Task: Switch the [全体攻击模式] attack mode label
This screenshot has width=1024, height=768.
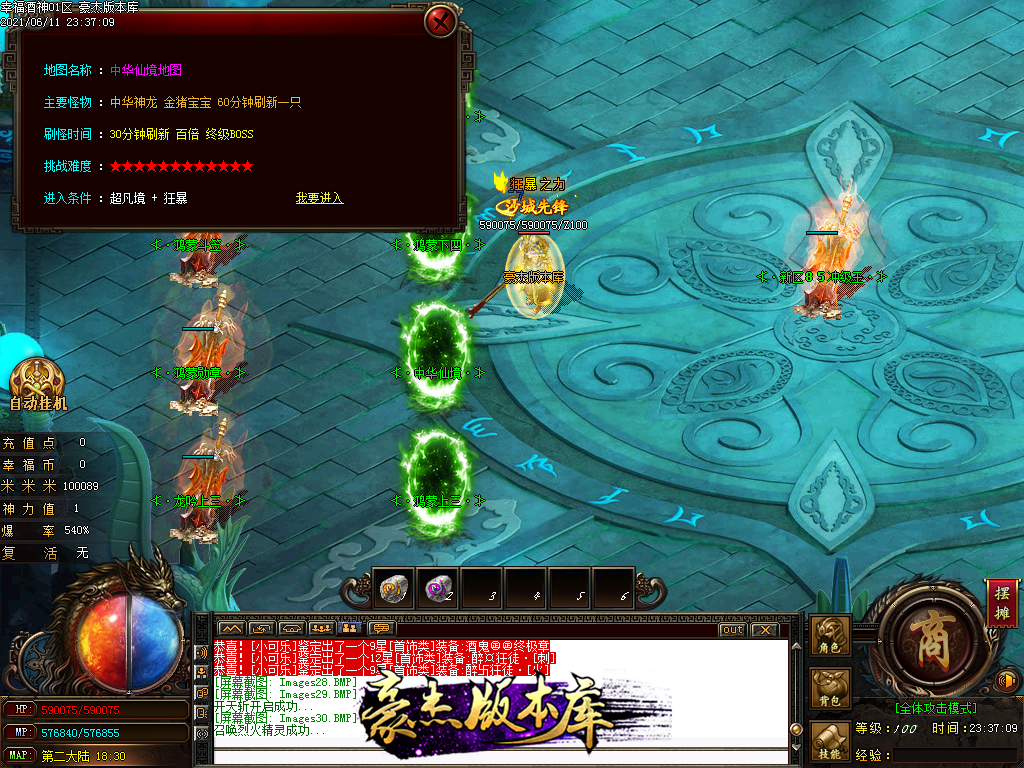Action: coord(936,708)
